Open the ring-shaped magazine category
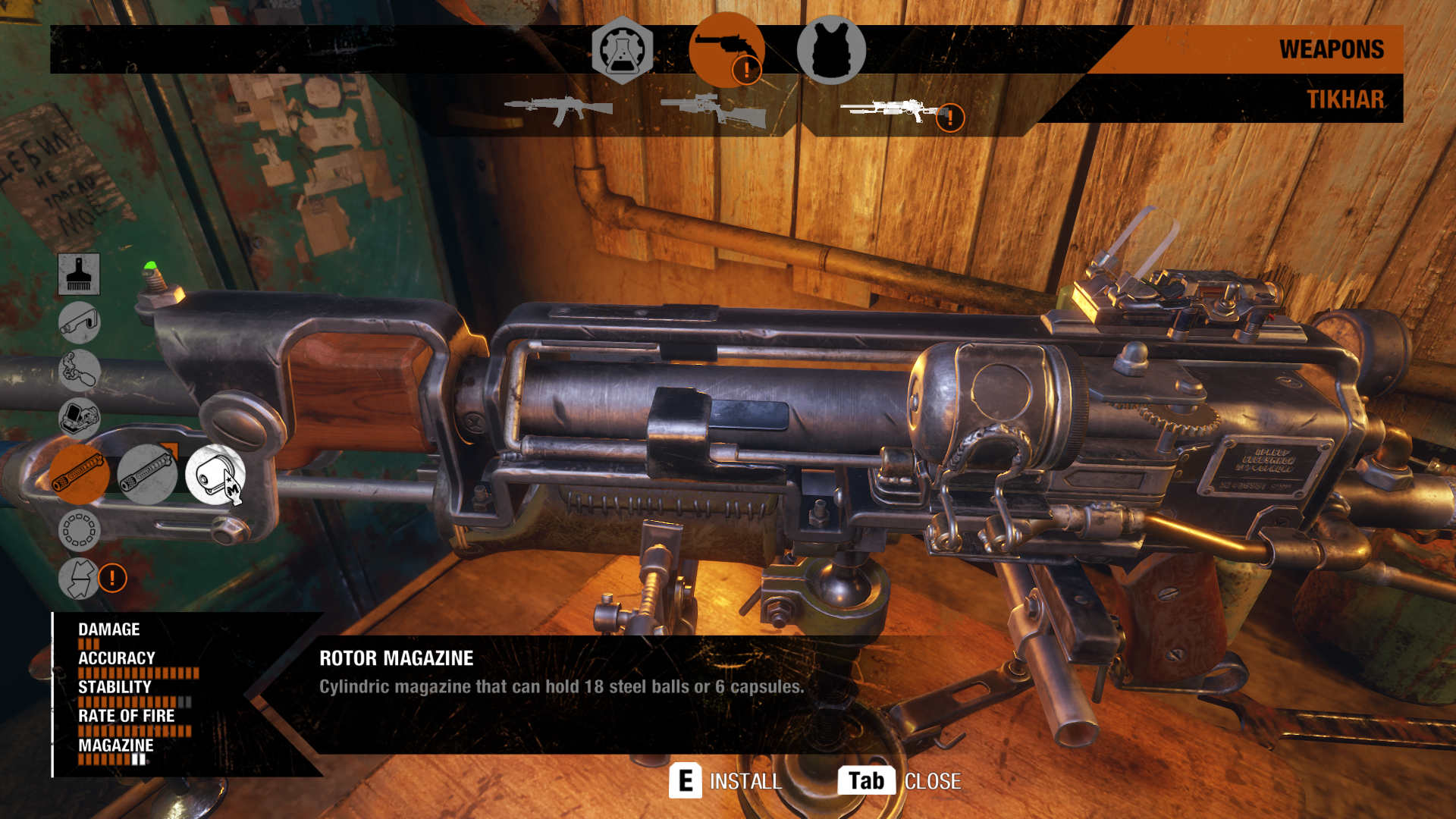This screenshot has height=819, width=1456. click(x=79, y=529)
